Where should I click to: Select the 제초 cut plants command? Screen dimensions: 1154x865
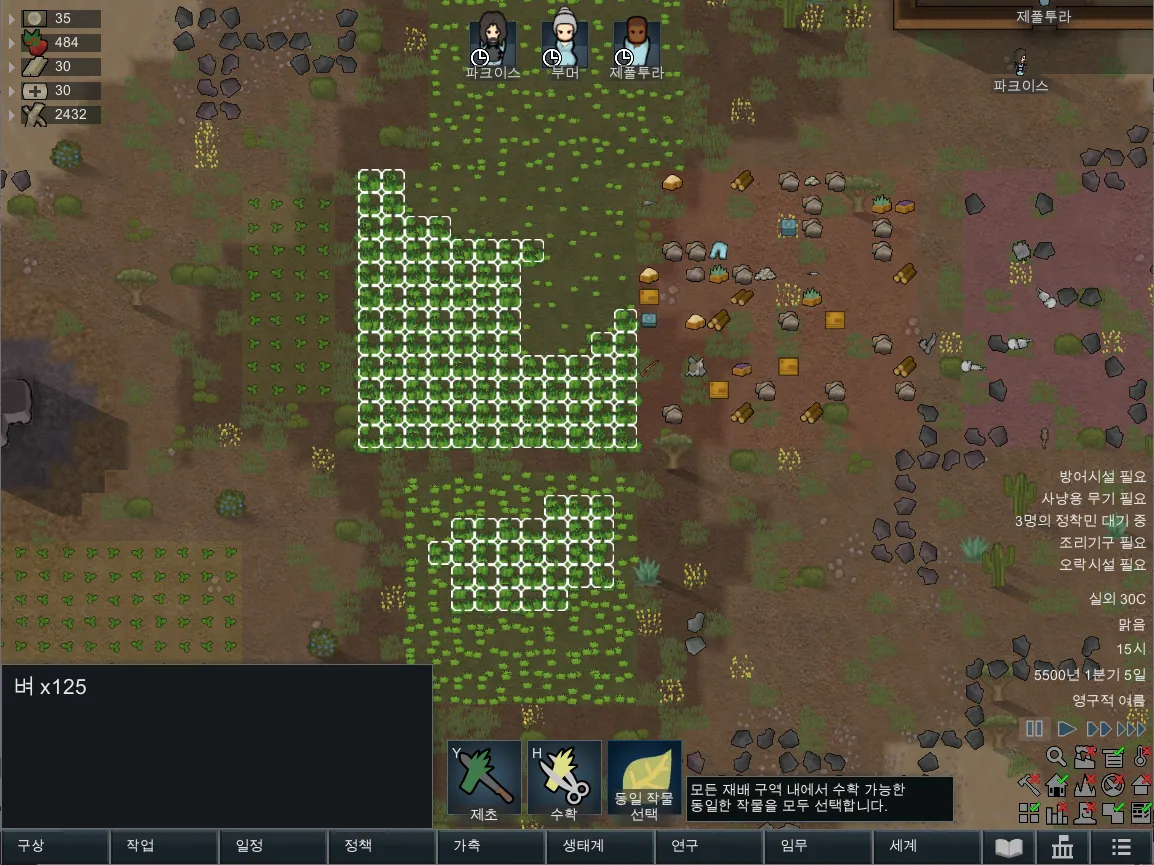click(484, 777)
